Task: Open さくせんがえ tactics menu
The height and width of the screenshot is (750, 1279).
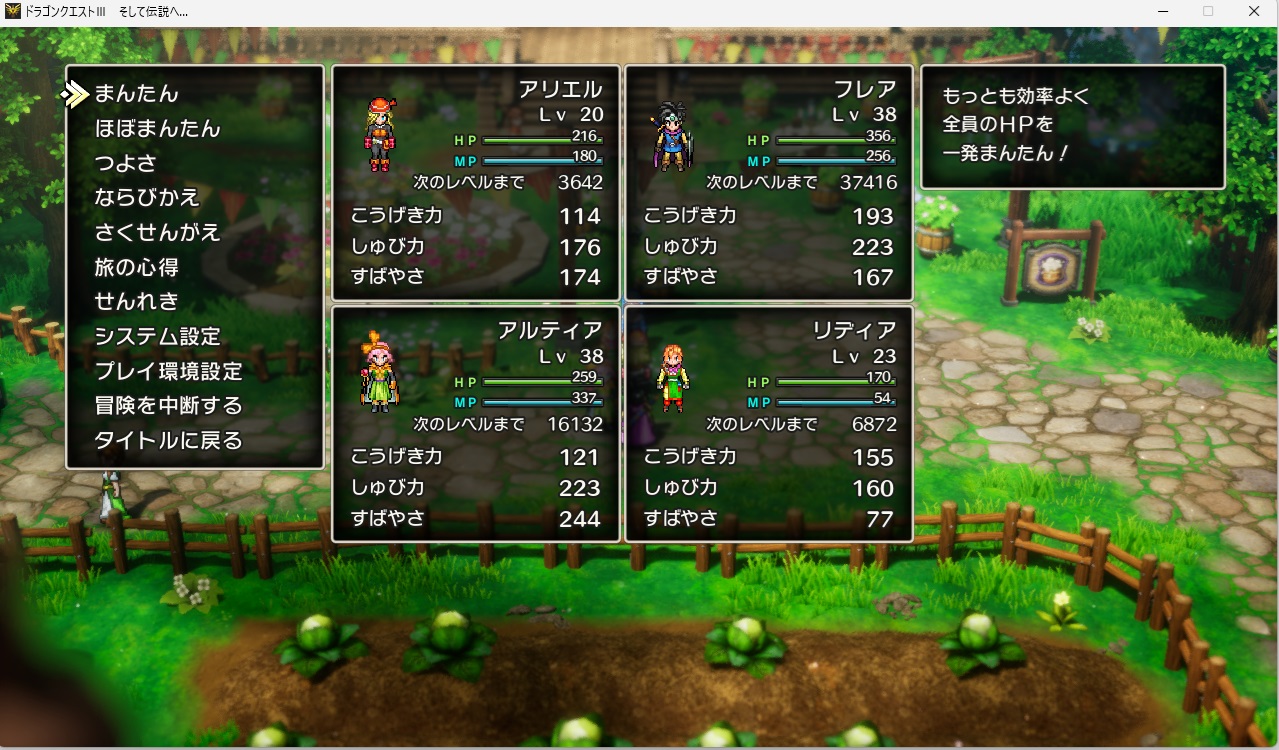Action: click(157, 232)
